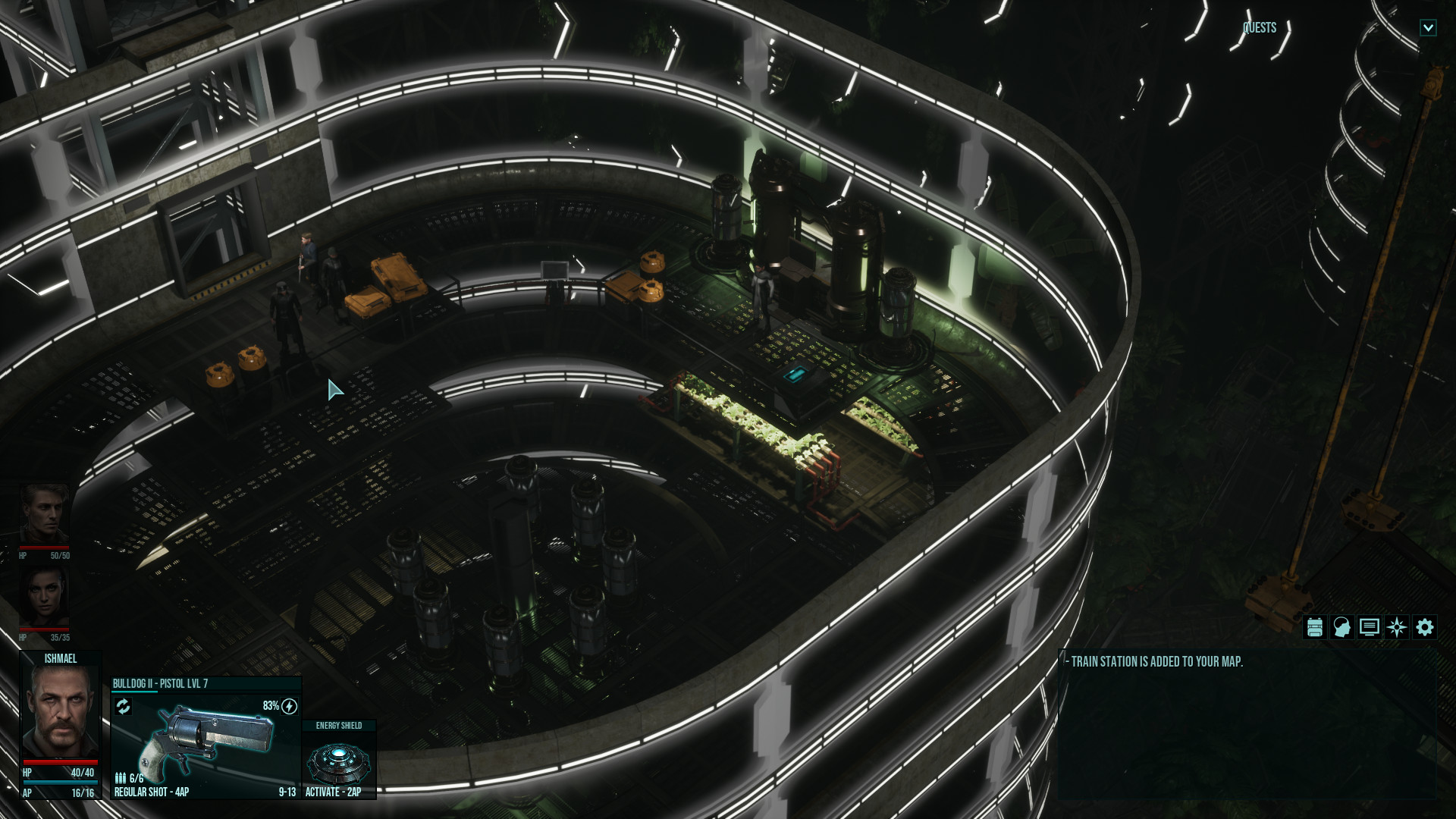Open the monitor log screen icon
Image resolution: width=1456 pixels, height=819 pixels.
[x=1369, y=627]
